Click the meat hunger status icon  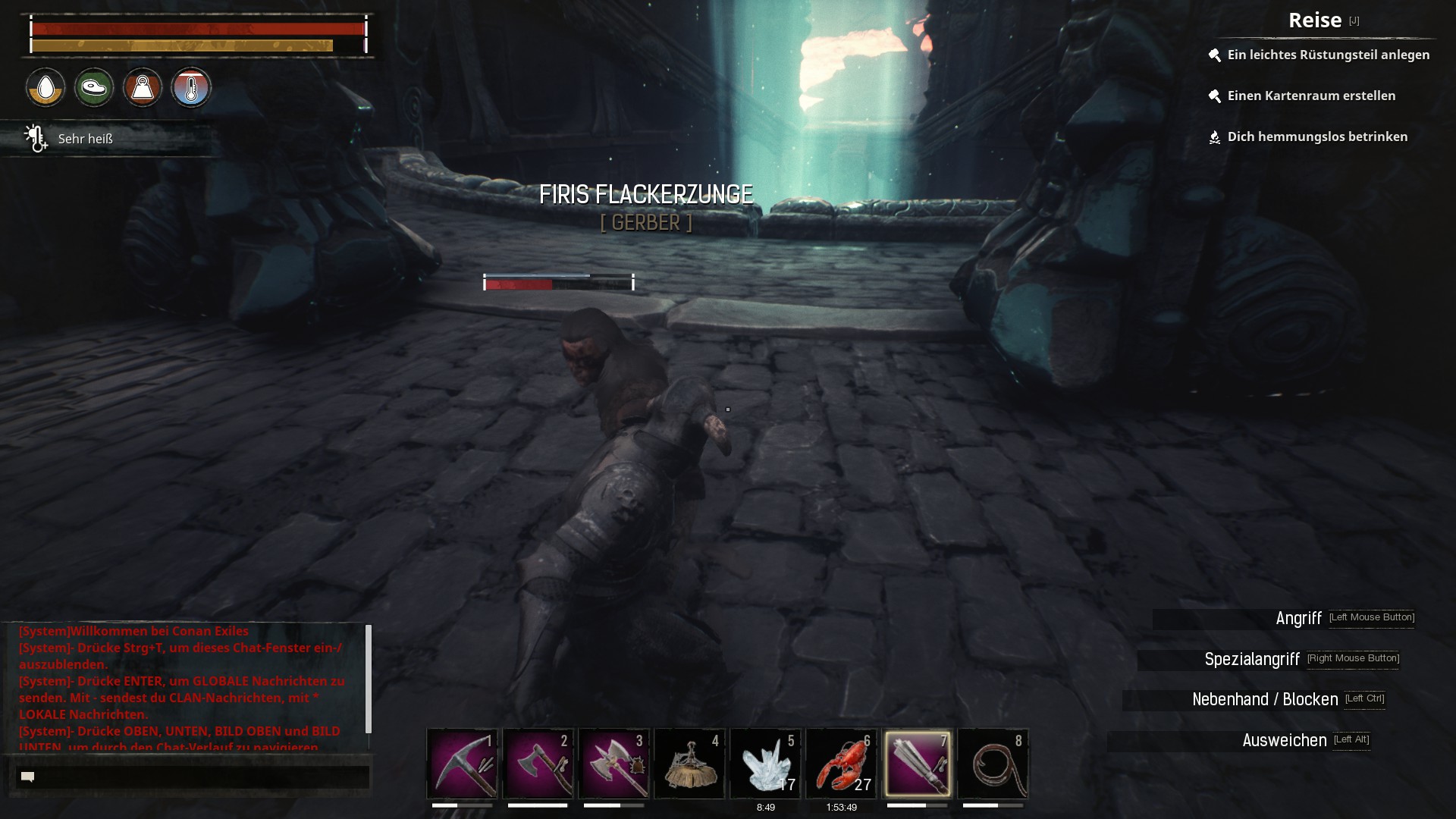coord(94,88)
